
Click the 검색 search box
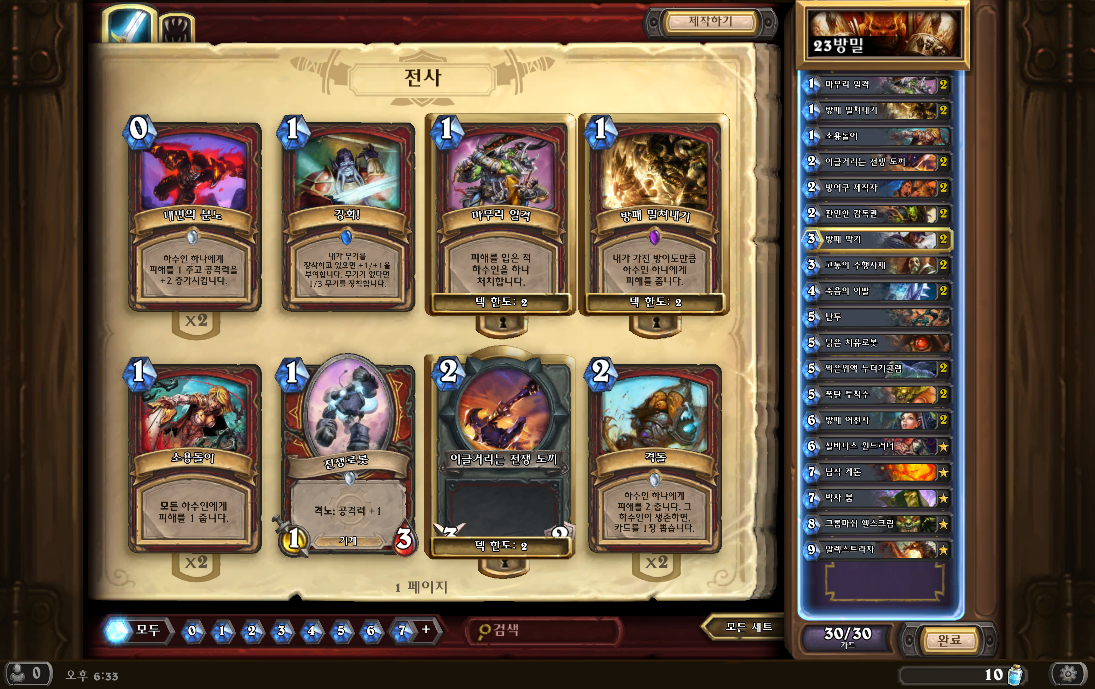pos(545,630)
